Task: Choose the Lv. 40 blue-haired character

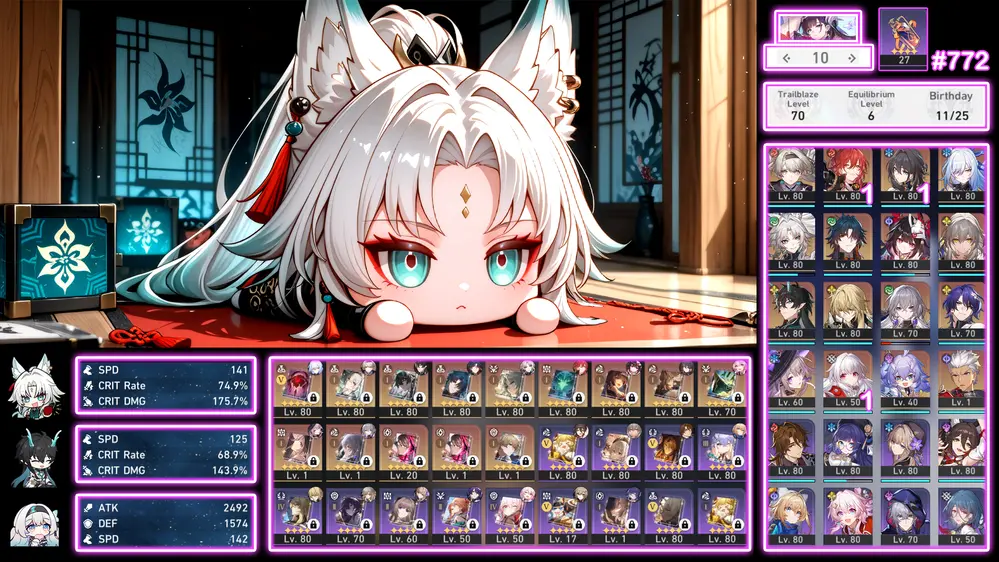Action: point(904,377)
